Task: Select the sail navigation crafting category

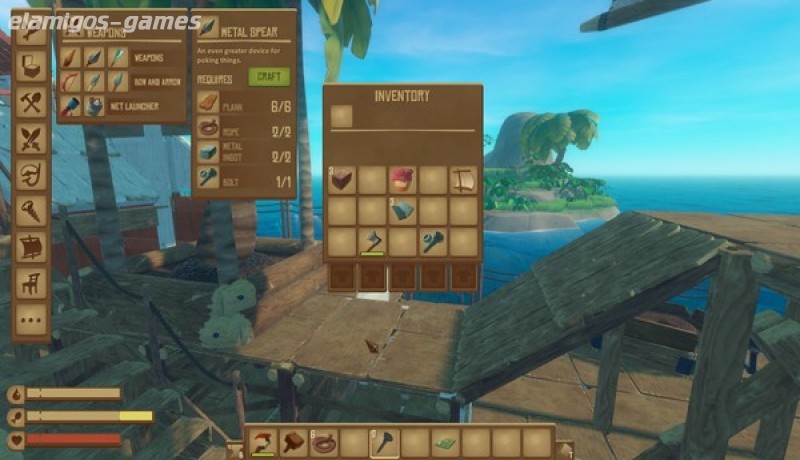Action: tap(32, 246)
